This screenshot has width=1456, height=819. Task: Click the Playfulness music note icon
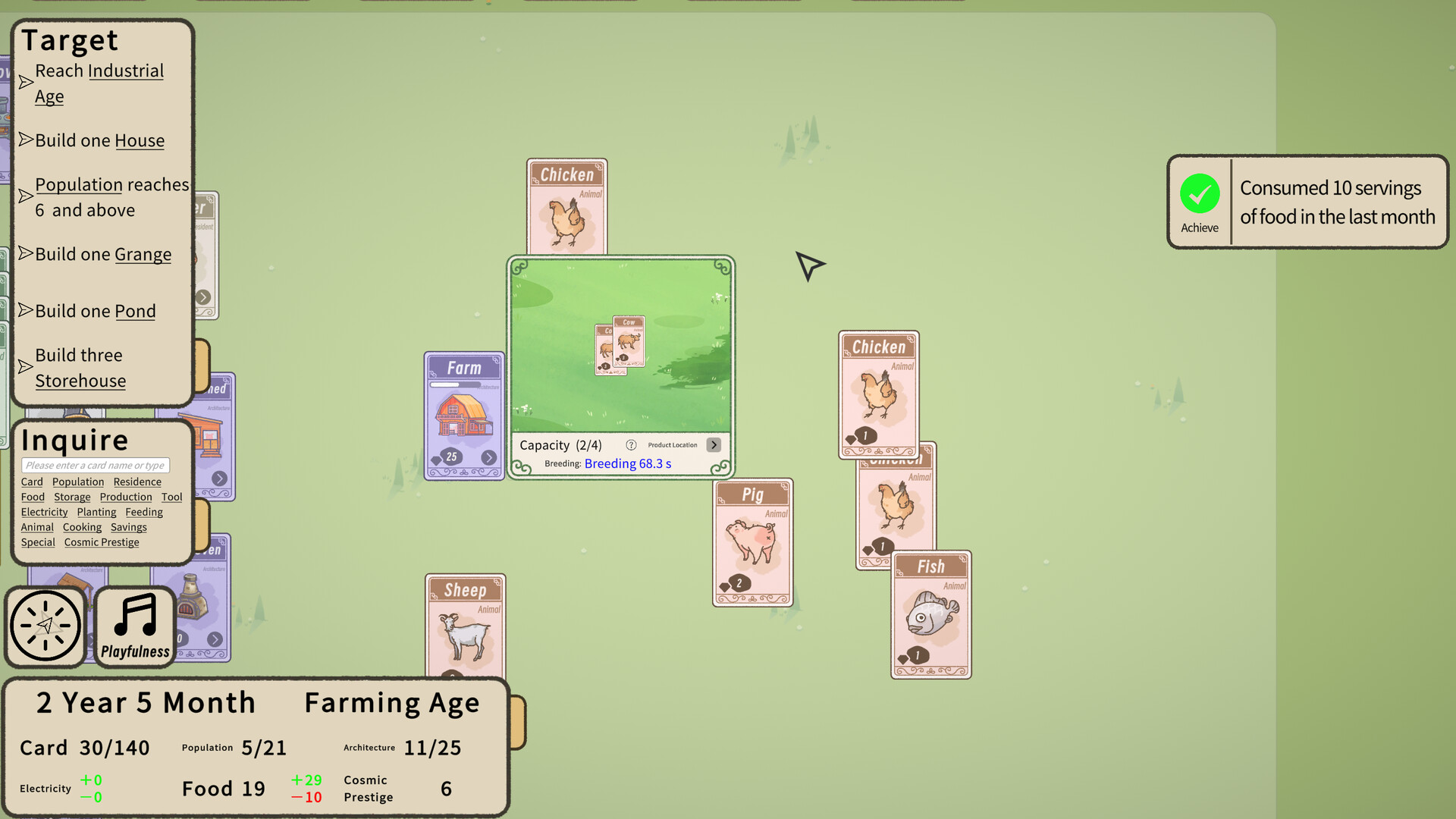(x=133, y=622)
